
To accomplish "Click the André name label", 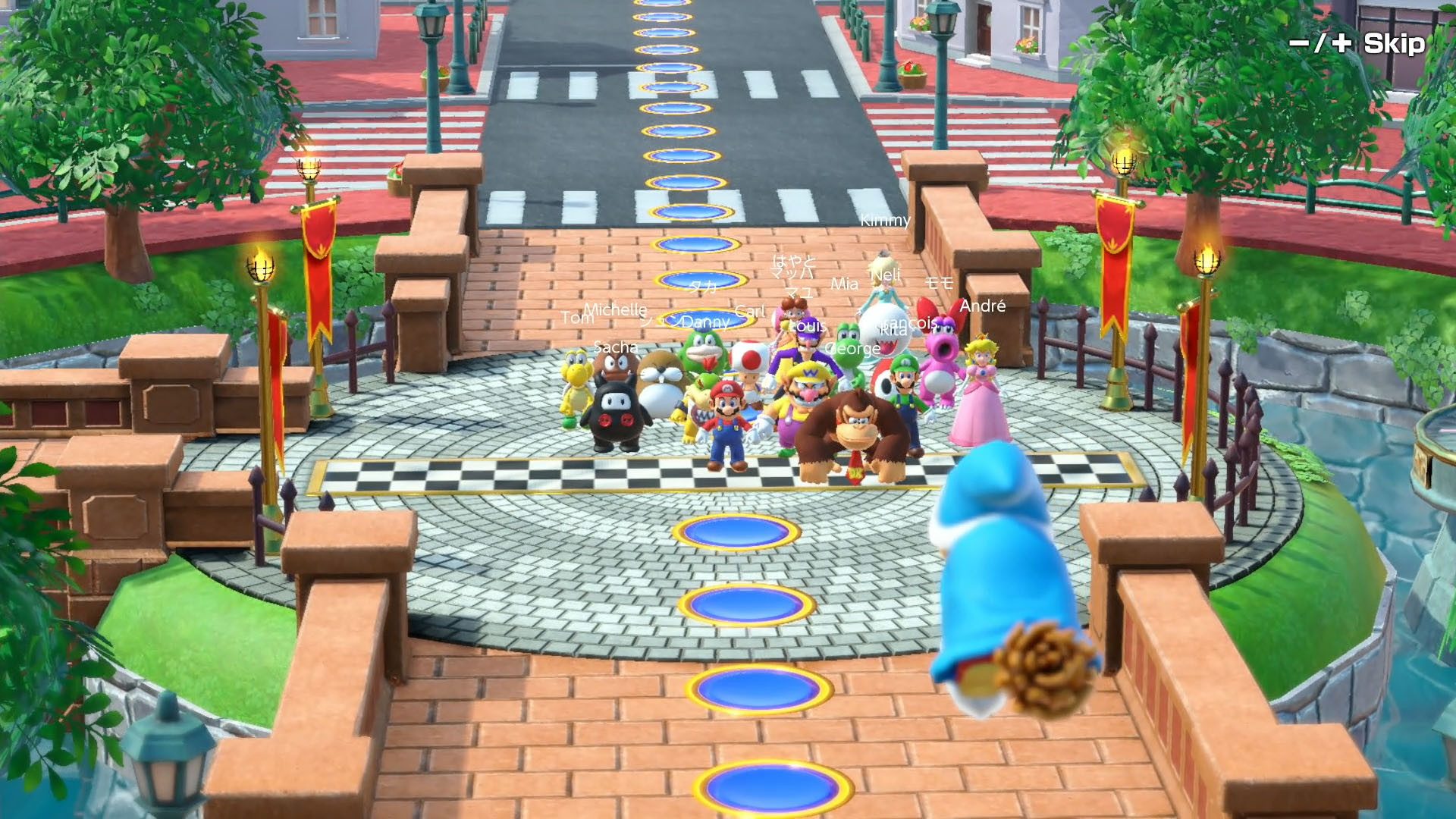I will (x=984, y=306).
